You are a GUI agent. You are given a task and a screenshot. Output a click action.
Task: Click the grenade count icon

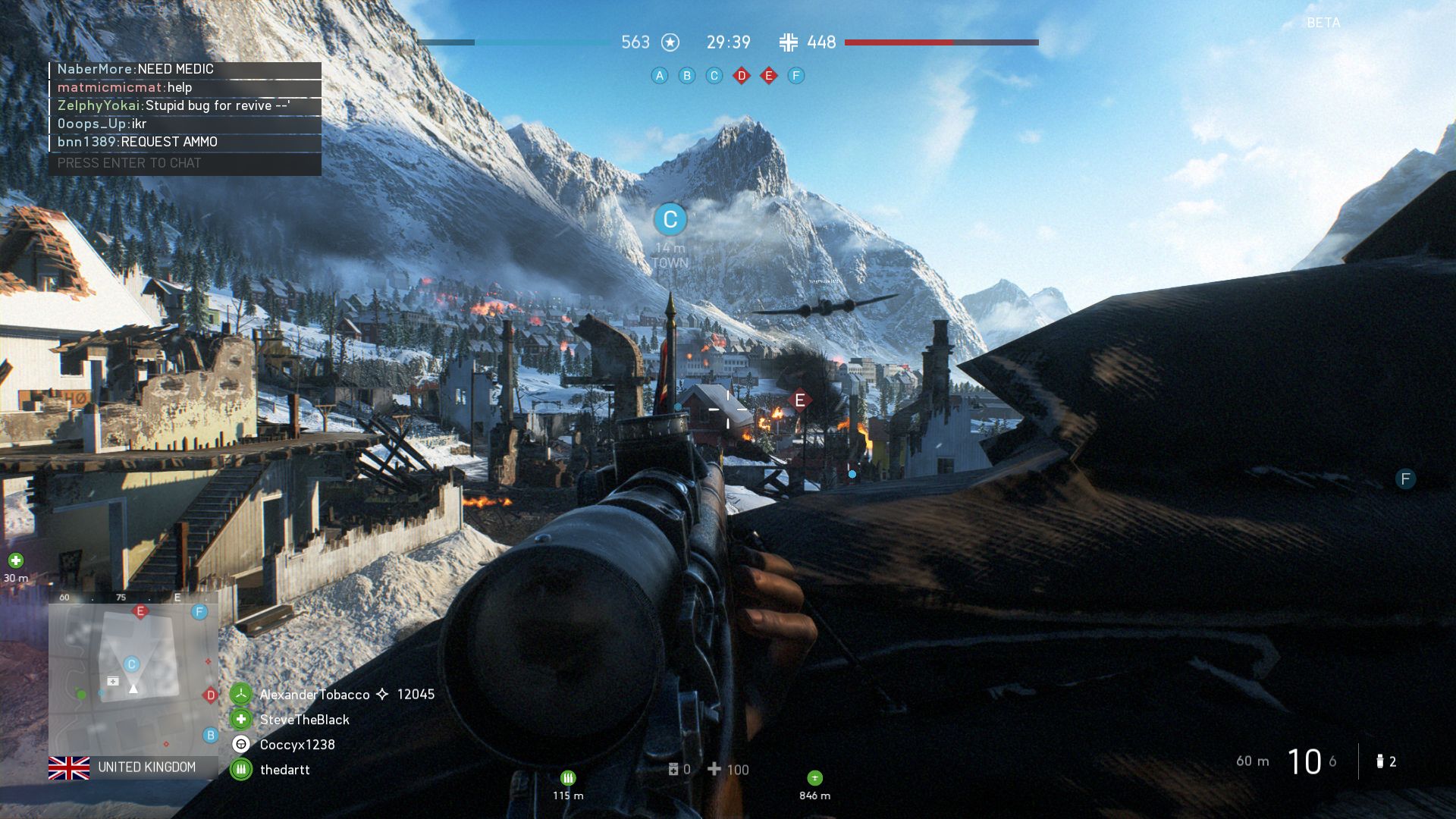click(x=1380, y=761)
